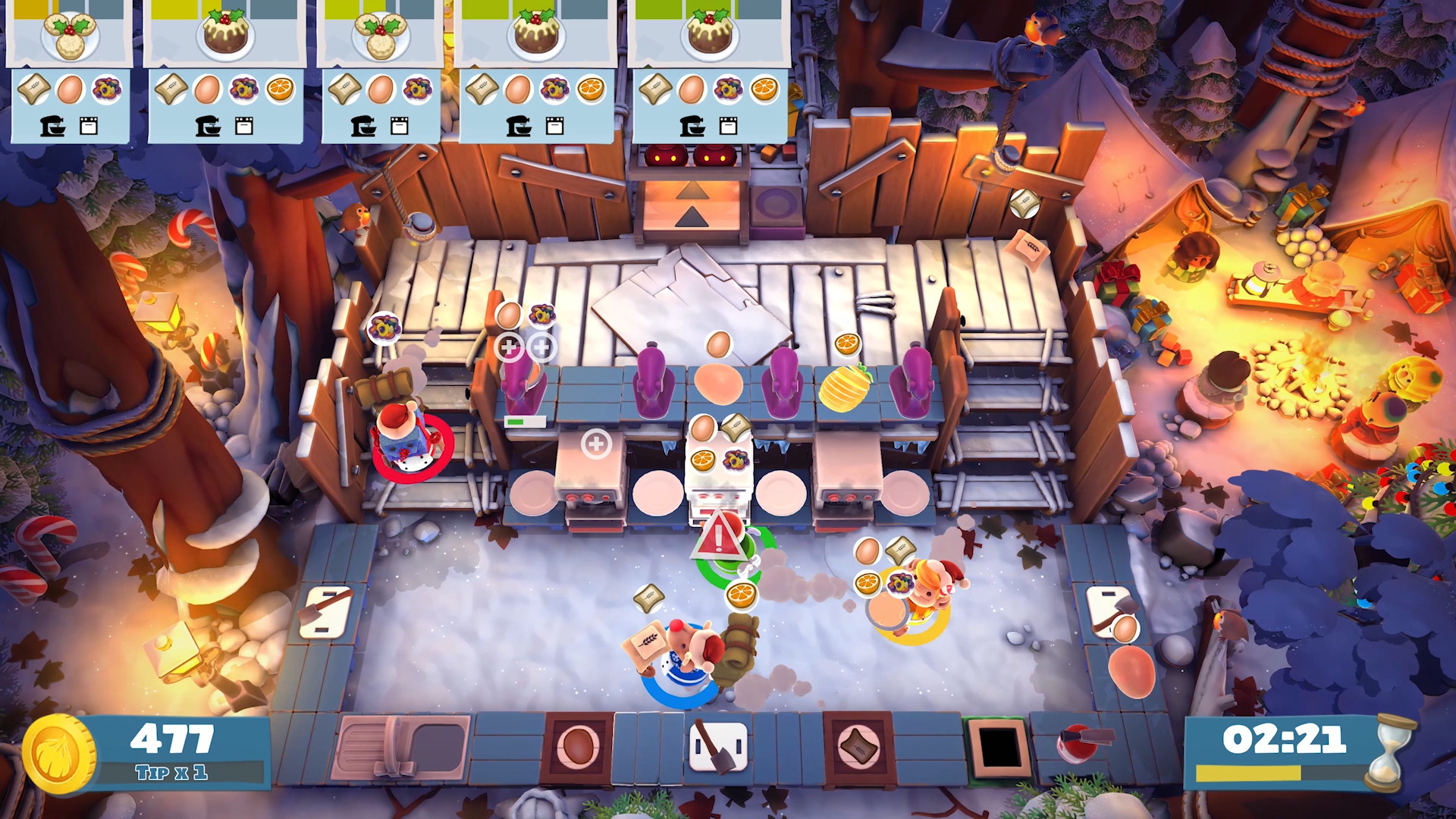Select the rightmost pudding order tab

click(x=709, y=34)
